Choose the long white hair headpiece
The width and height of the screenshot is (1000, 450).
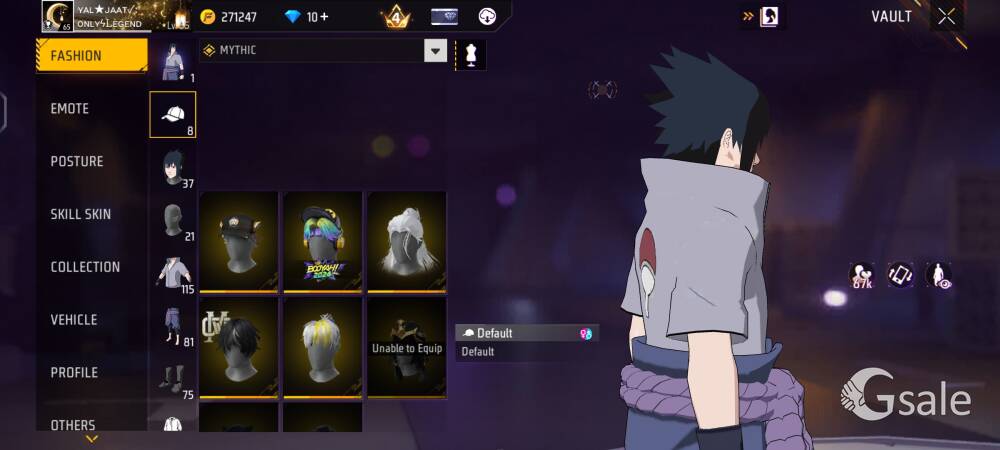406,241
